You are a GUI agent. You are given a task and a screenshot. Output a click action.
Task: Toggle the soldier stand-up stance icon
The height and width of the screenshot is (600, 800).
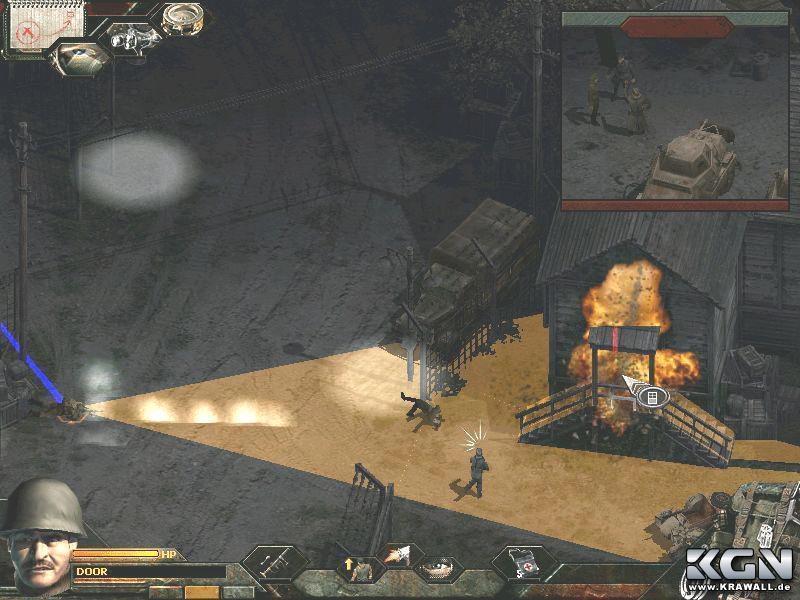(x=353, y=567)
